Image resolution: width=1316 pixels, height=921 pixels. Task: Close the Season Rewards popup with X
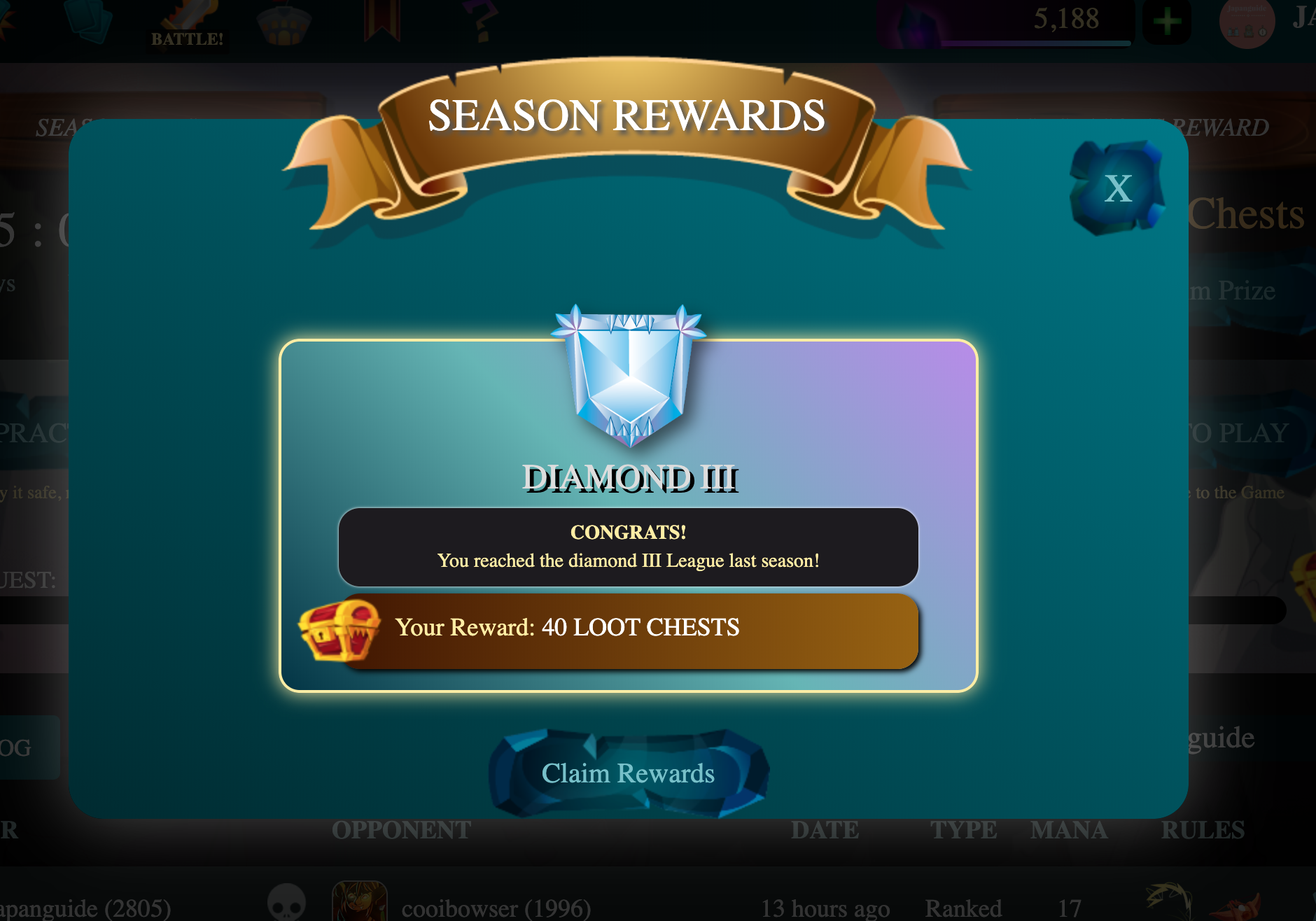[x=1117, y=187]
